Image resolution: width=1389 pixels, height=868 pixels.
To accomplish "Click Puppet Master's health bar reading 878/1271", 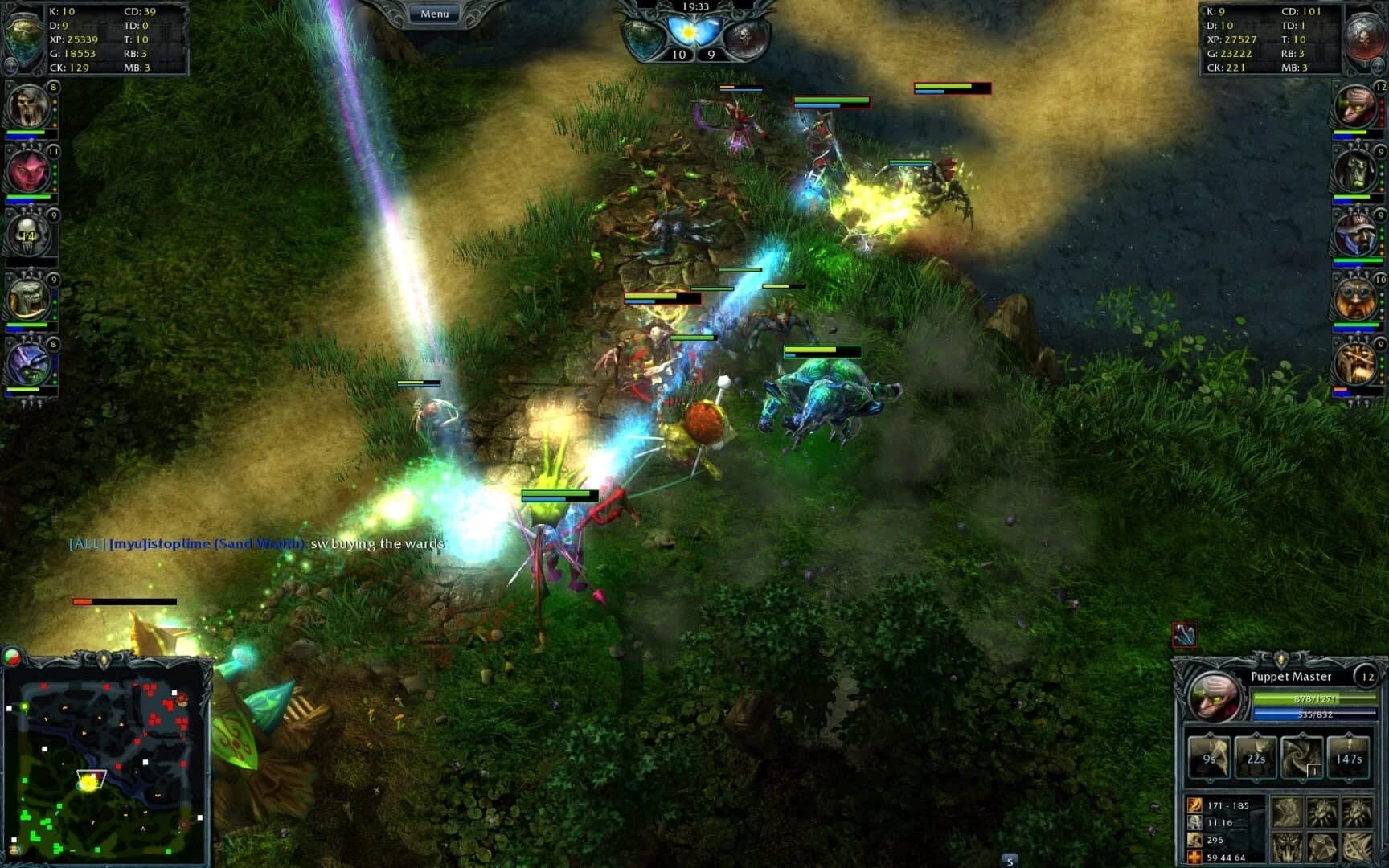I will point(1315,698).
